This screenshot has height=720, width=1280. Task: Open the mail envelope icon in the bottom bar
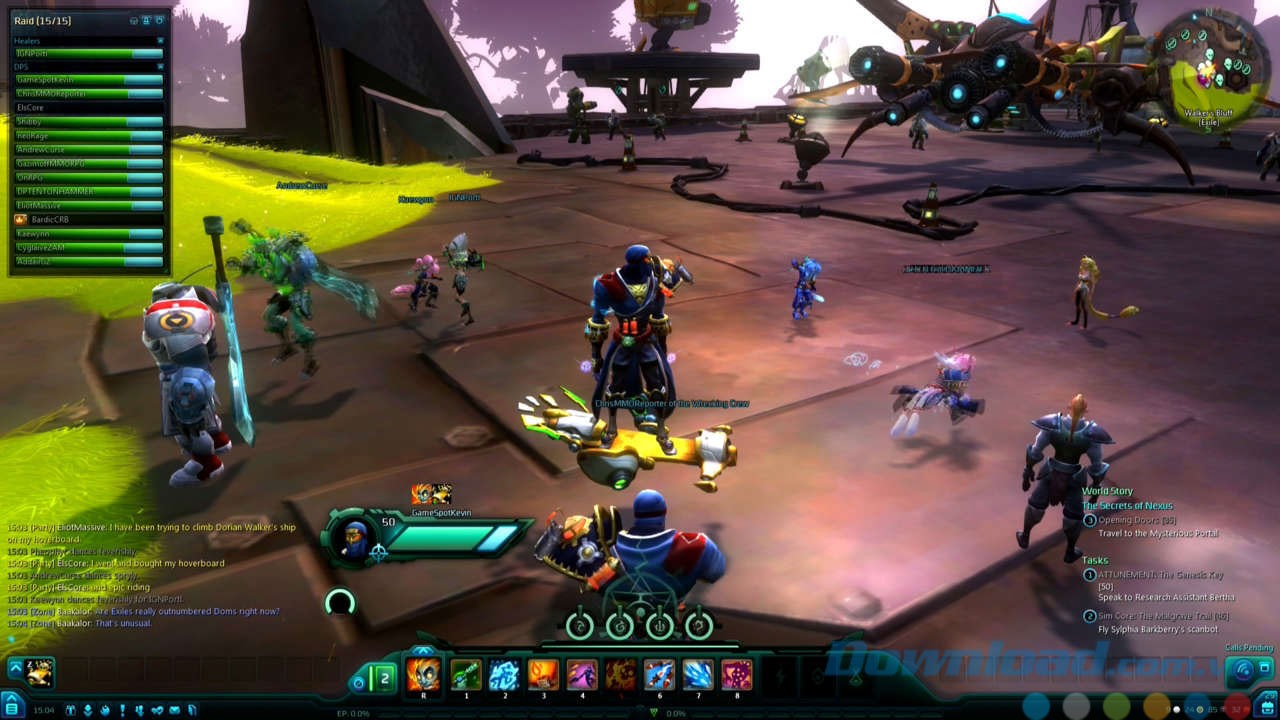point(175,710)
